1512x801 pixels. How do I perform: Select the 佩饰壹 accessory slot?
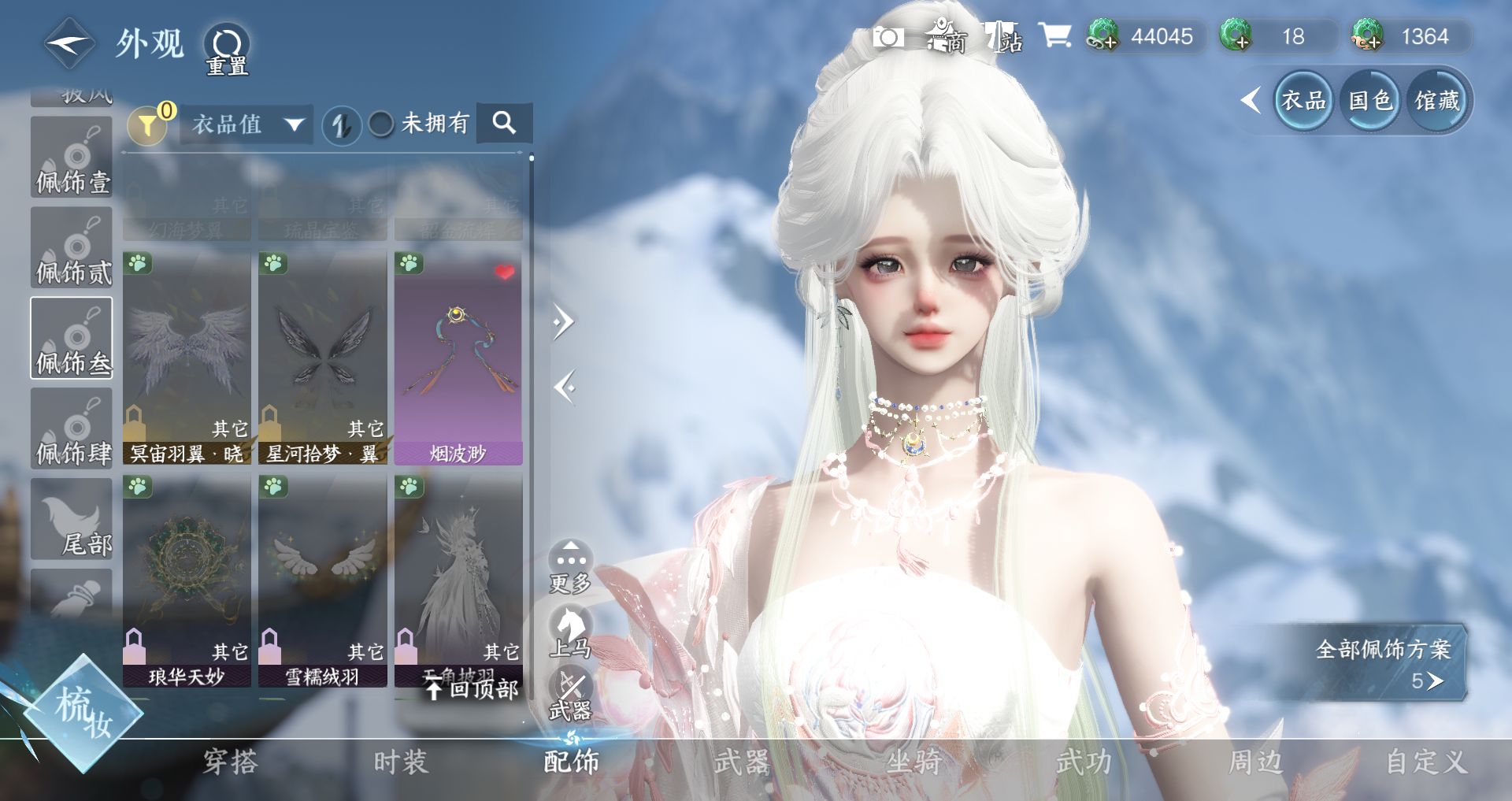click(x=72, y=158)
